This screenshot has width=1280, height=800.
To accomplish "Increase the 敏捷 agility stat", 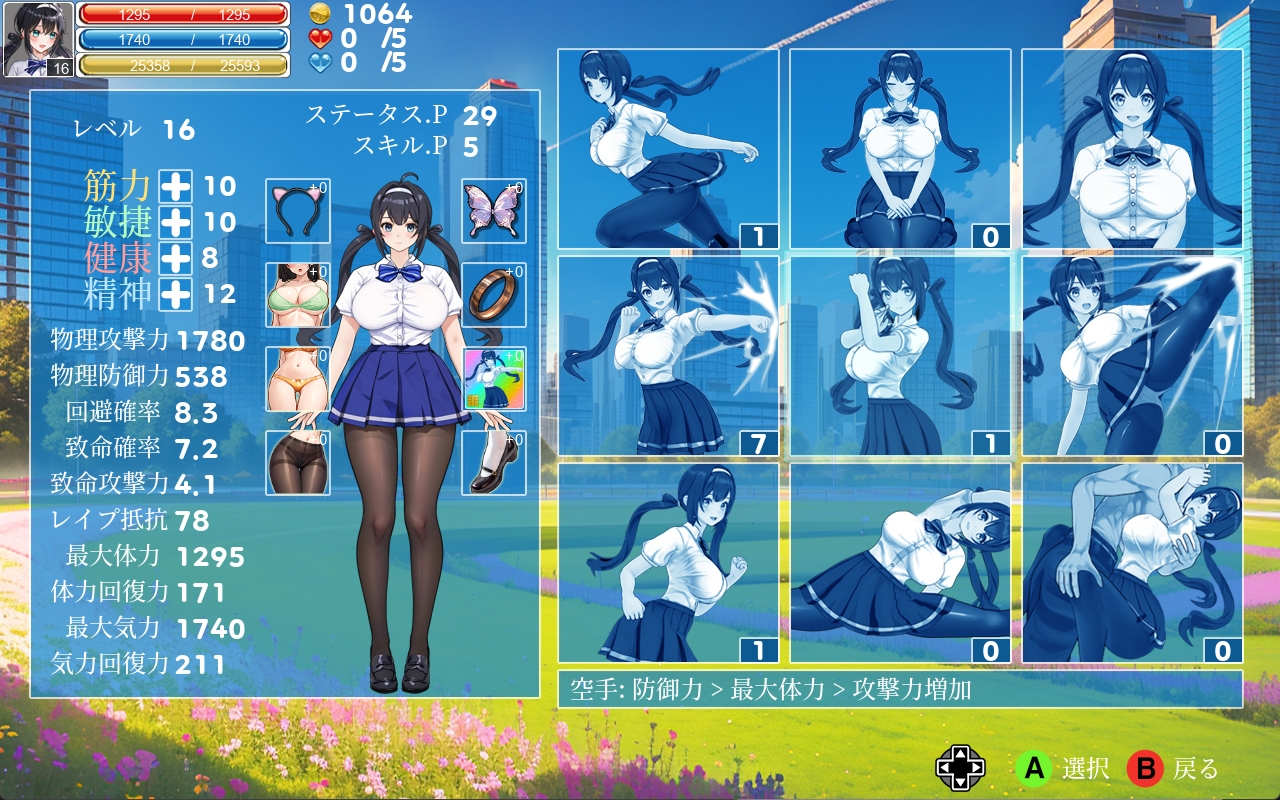I will point(176,222).
